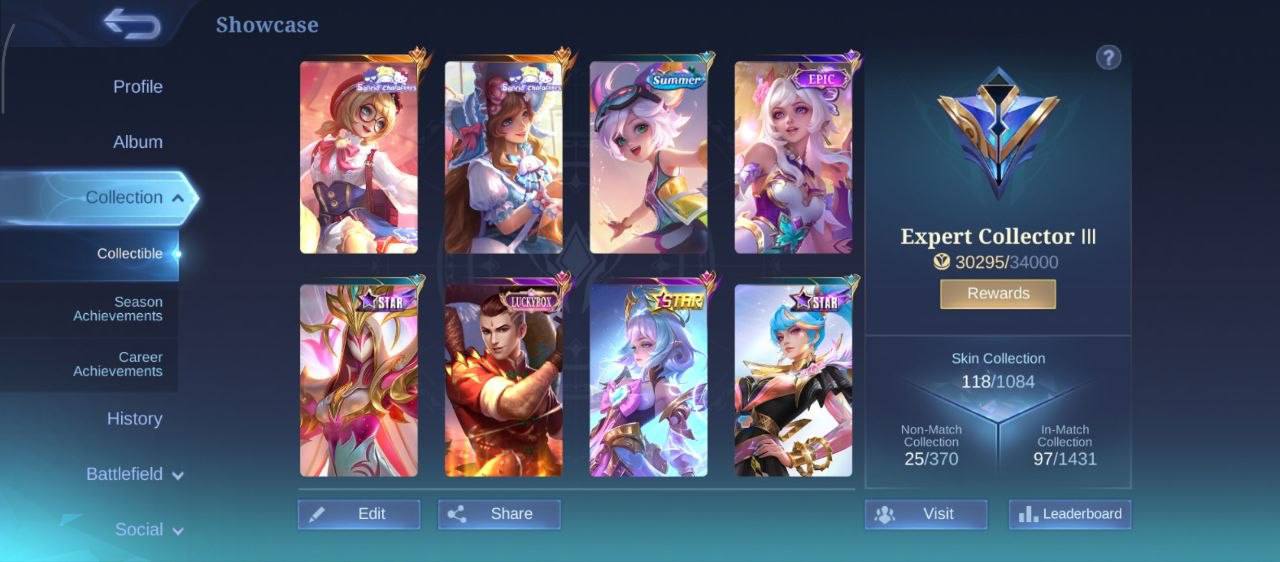Open the question mark help icon
The image size is (1280, 562).
[1108, 57]
